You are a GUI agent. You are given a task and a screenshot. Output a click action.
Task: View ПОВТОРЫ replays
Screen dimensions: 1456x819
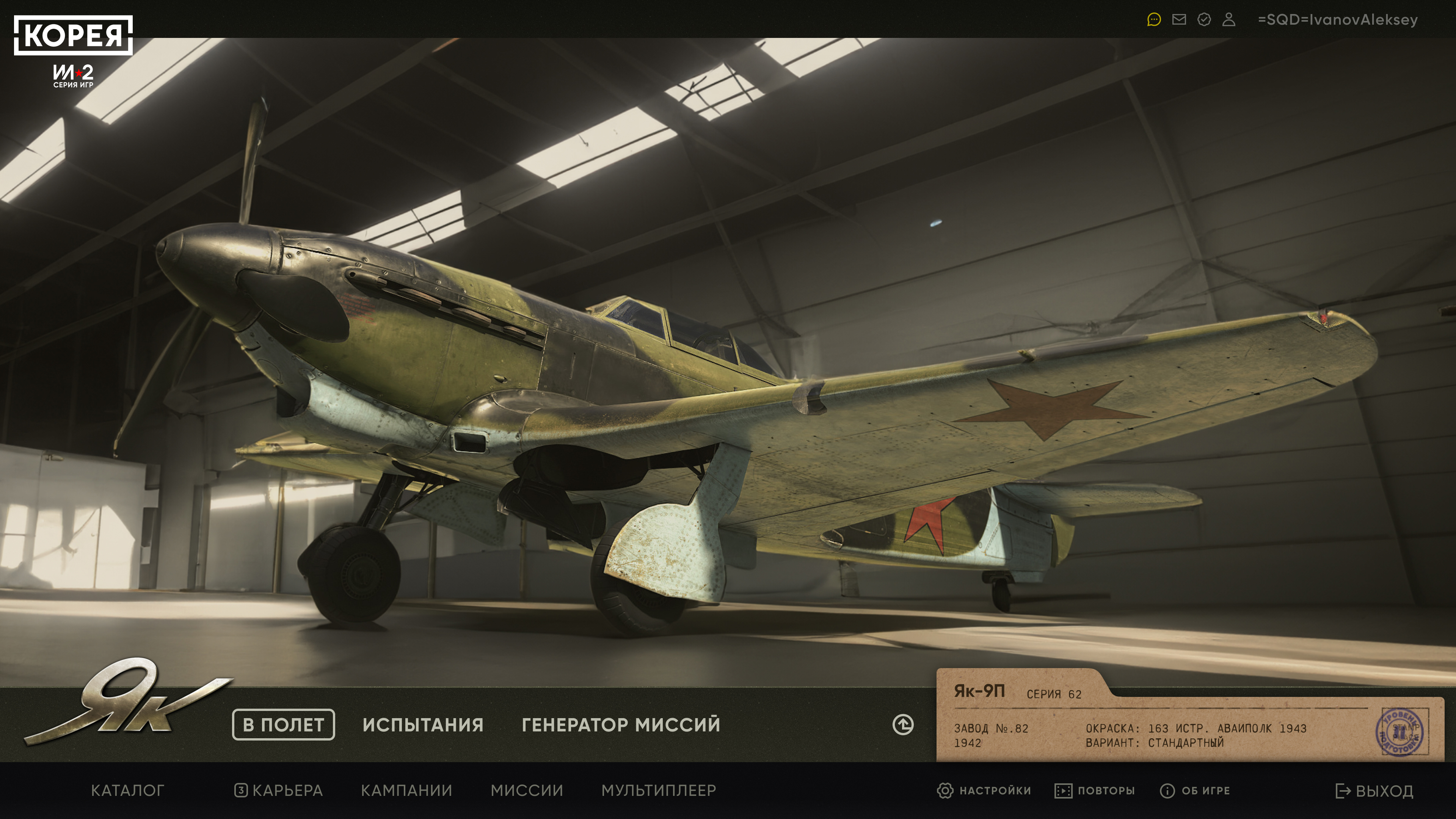[1095, 790]
